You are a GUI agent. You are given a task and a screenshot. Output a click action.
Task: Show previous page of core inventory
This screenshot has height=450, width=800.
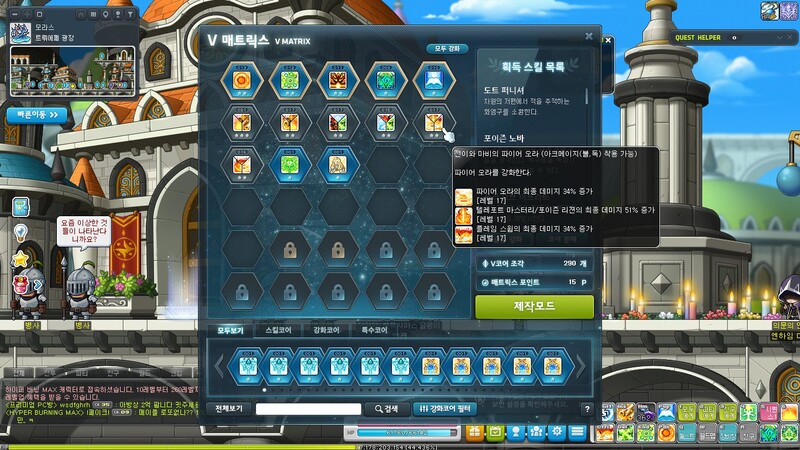(218, 367)
